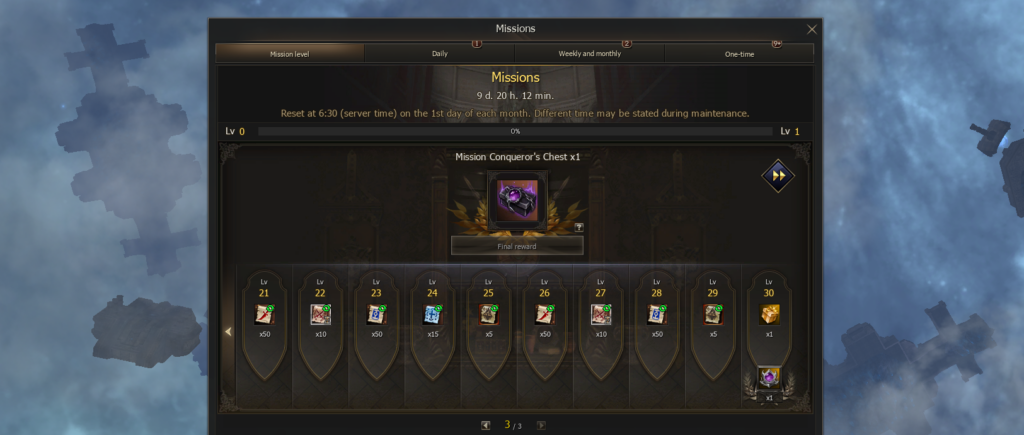The height and width of the screenshot is (435, 1024).
Task: Click the Final reward button
Action: coord(516,245)
